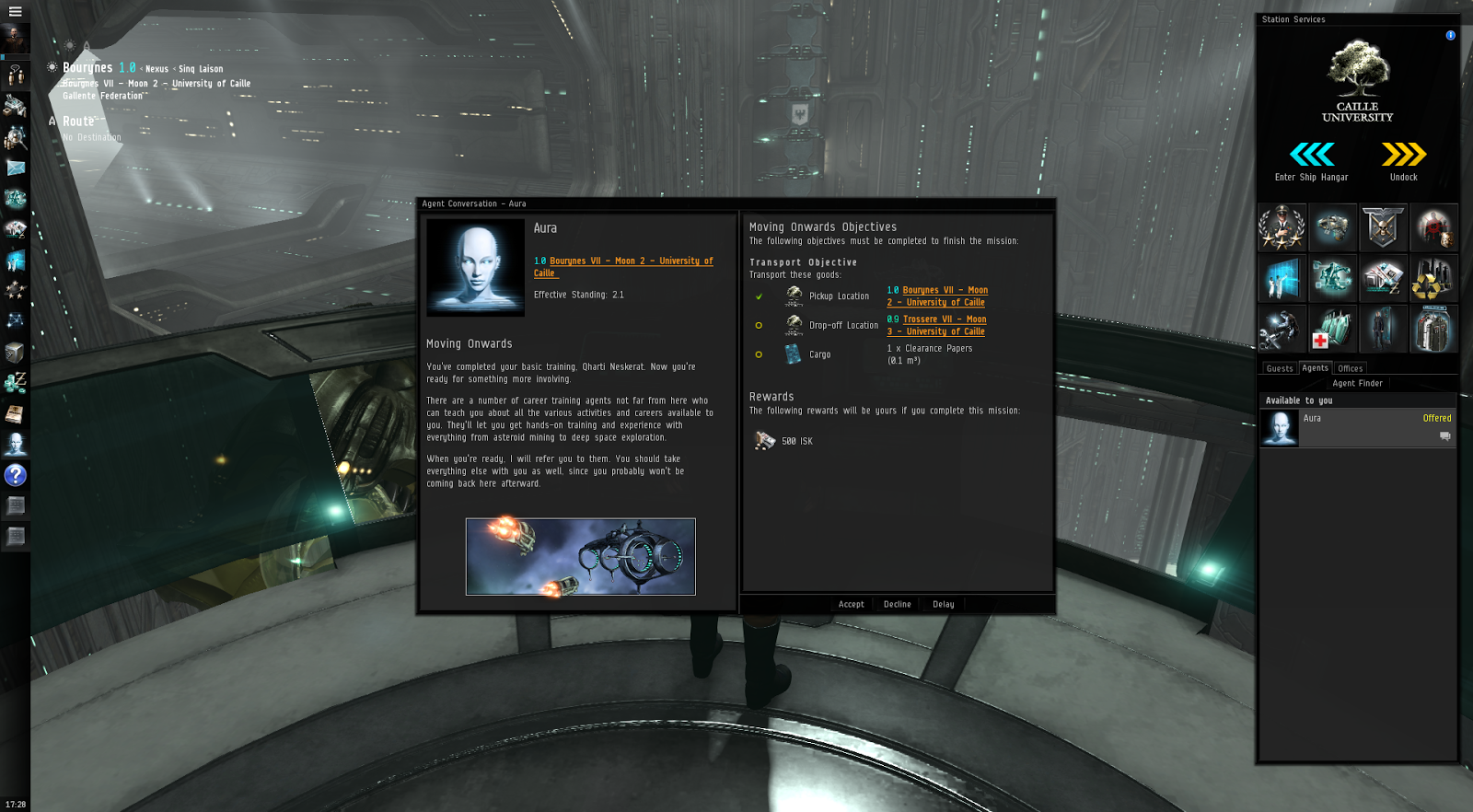Open the mail envelope icon in the sidebar
The width and height of the screenshot is (1473, 812).
click(14, 168)
